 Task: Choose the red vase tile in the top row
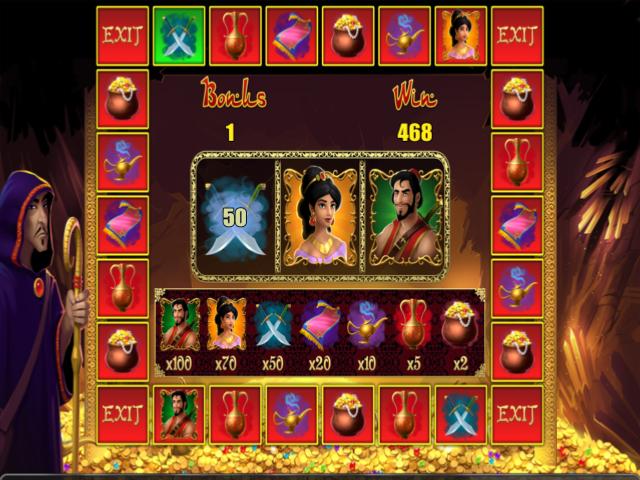tap(236, 35)
